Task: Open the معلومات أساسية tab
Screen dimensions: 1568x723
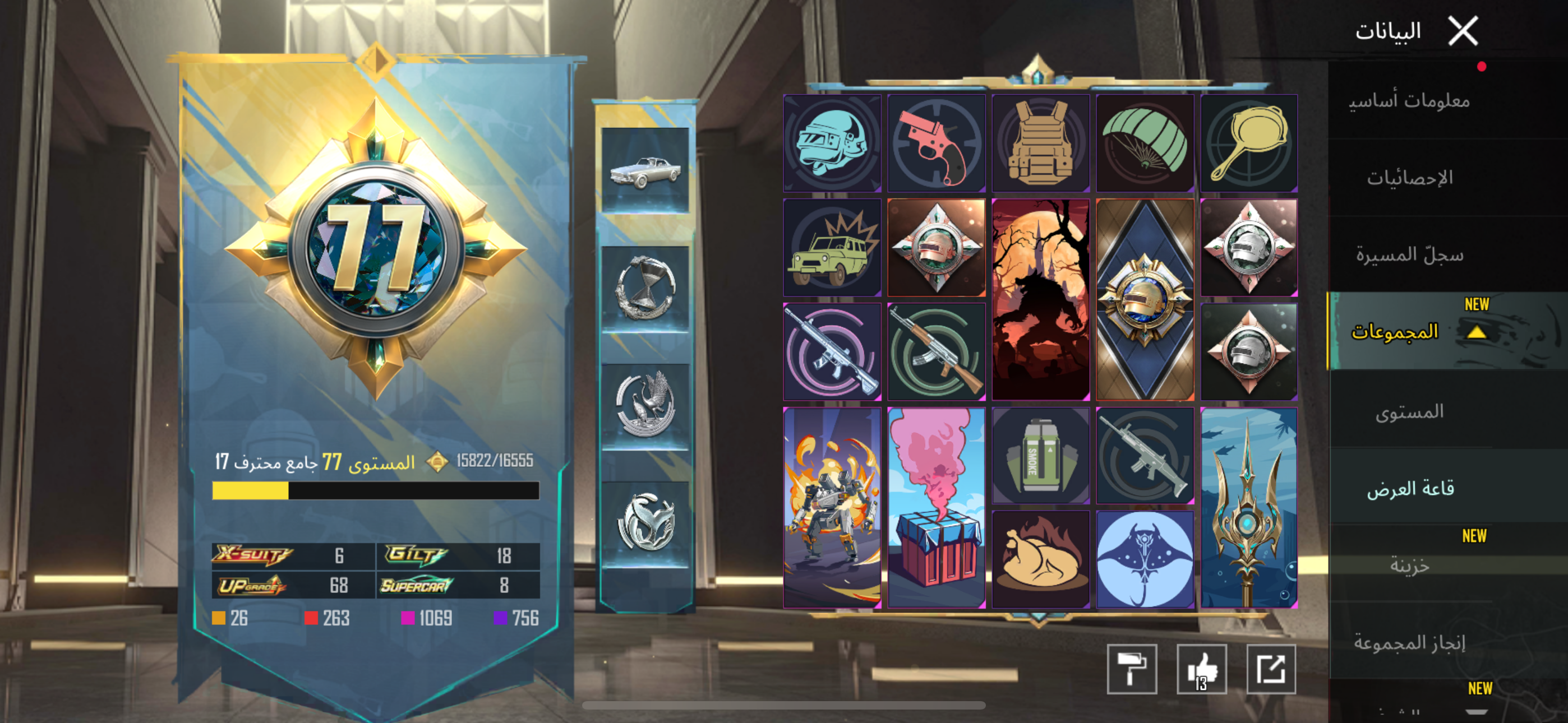Action: point(1409,100)
